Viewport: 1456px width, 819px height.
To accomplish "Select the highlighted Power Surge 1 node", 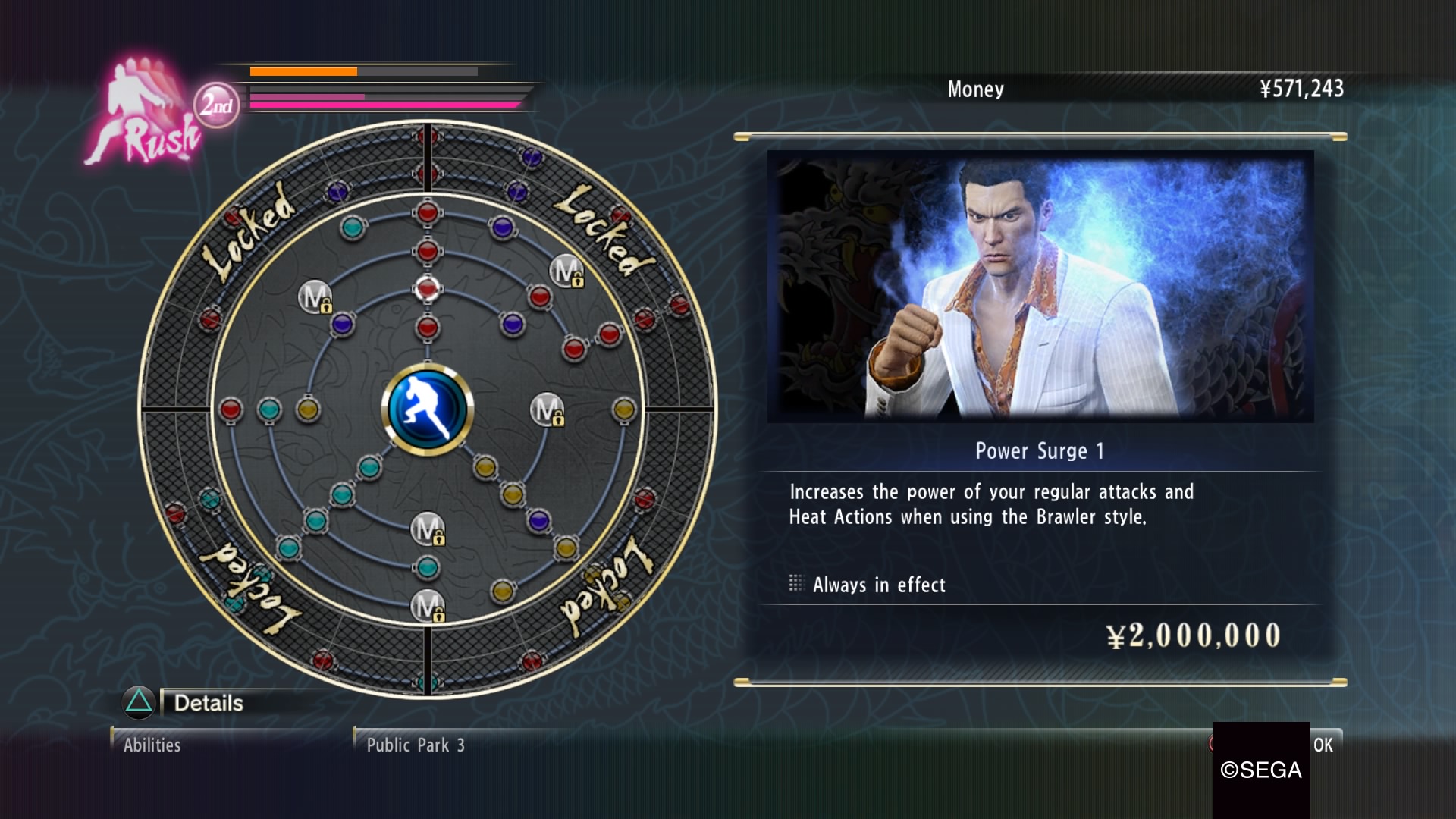I will (428, 289).
